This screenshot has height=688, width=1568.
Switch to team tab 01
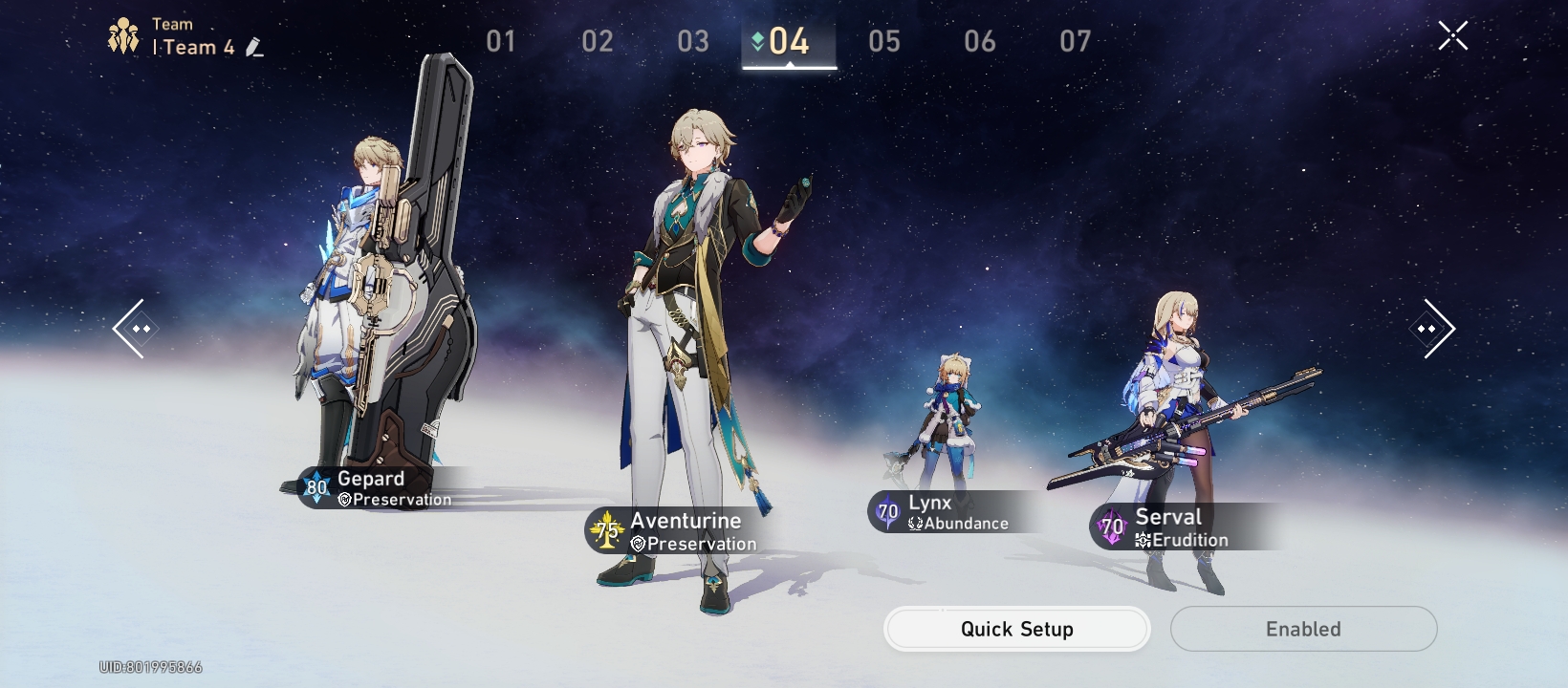(x=498, y=41)
